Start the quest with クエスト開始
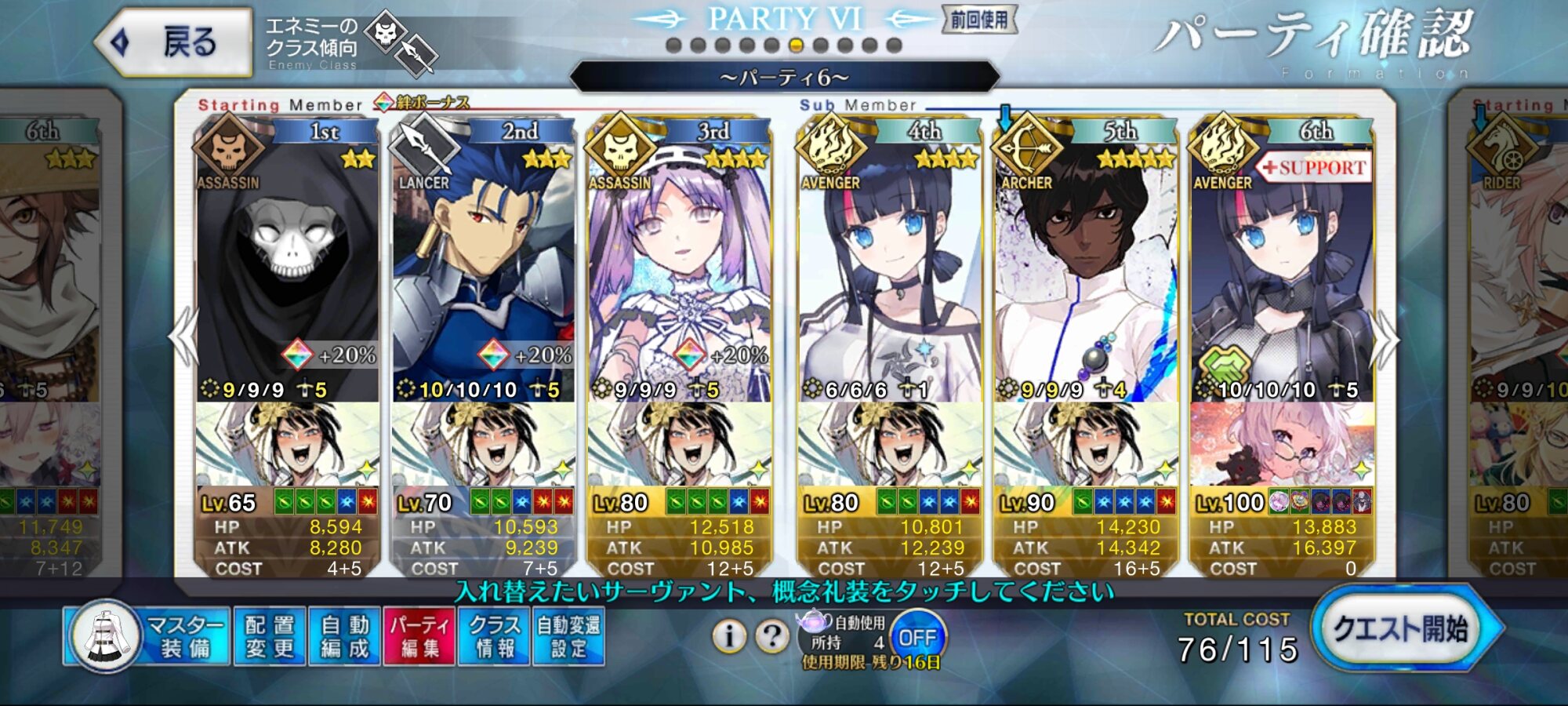Image resolution: width=1568 pixels, height=706 pixels. (x=1402, y=629)
